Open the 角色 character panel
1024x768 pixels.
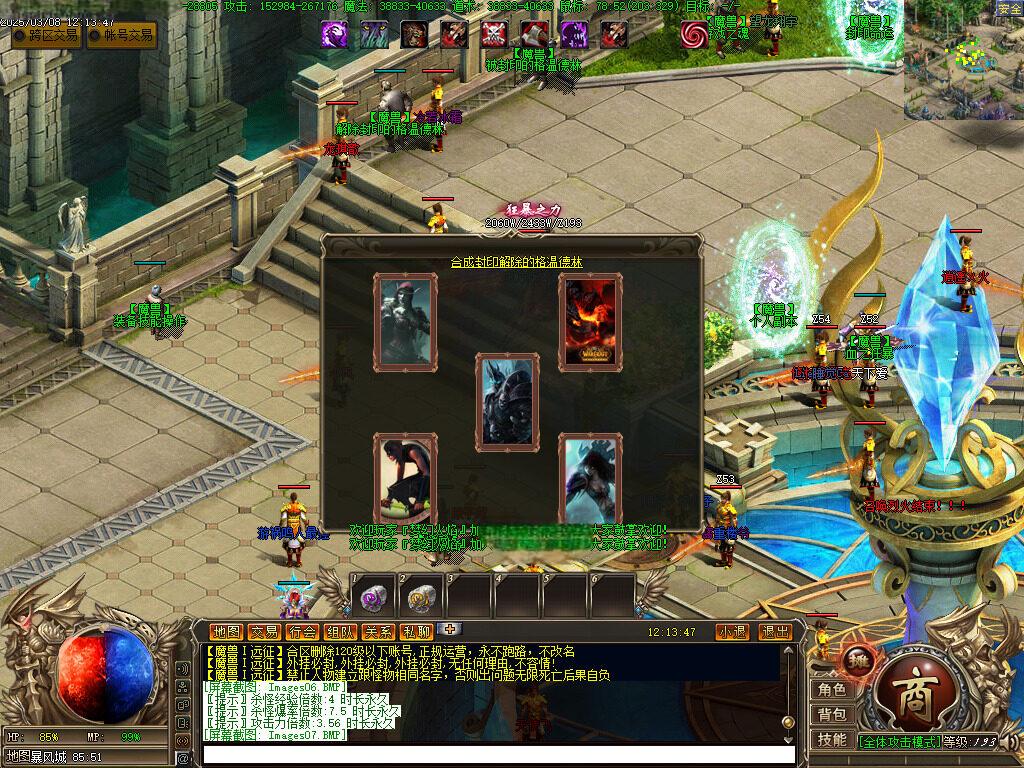point(832,690)
